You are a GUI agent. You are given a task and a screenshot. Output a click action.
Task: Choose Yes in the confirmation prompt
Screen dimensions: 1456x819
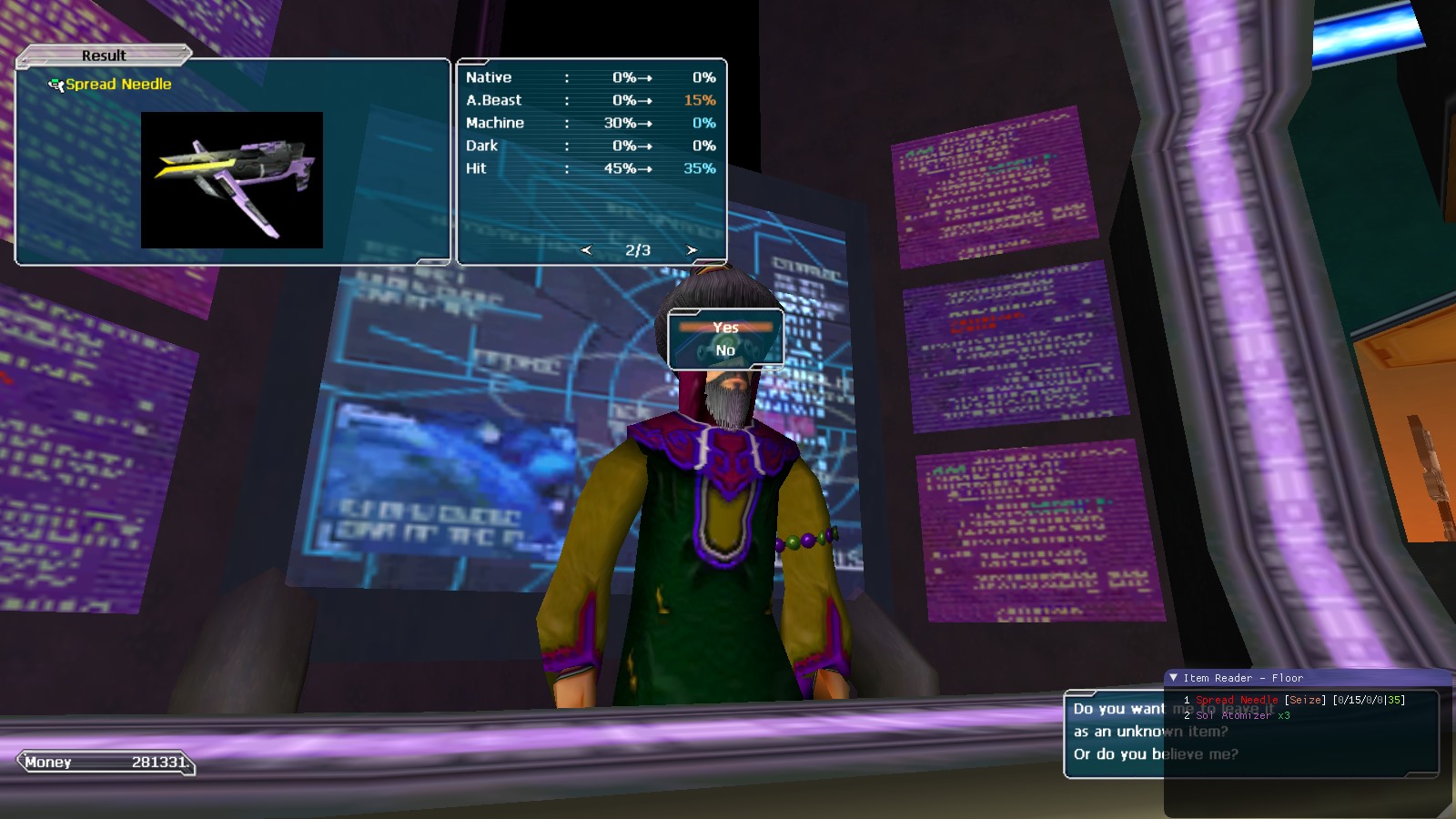point(725,328)
